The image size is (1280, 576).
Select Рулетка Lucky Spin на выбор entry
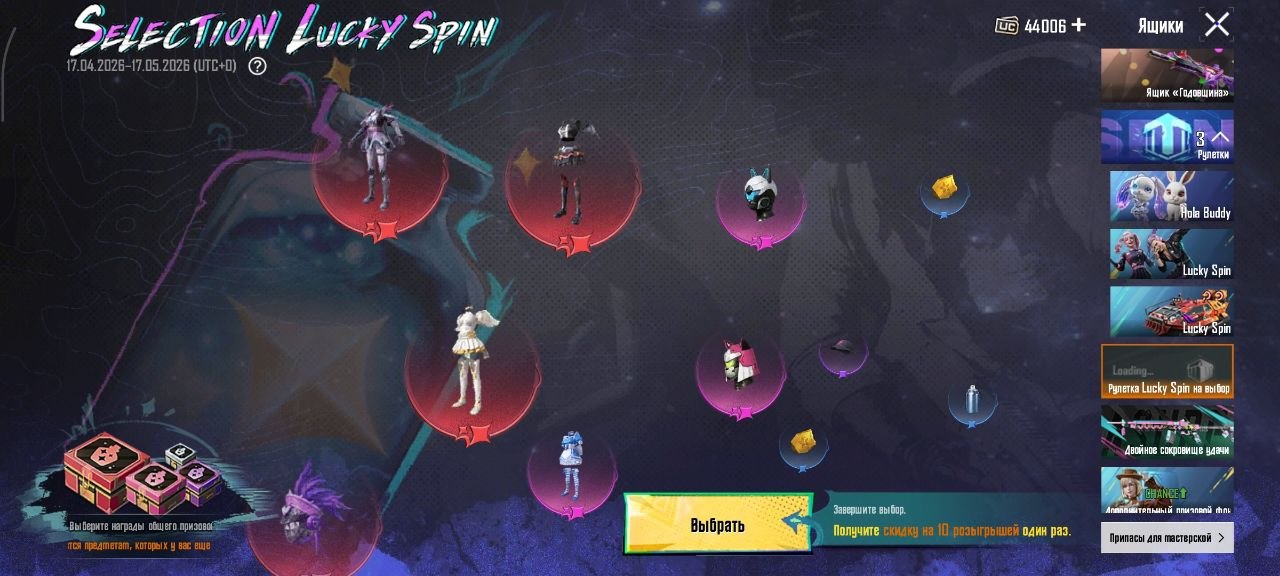pyautogui.click(x=1167, y=371)
